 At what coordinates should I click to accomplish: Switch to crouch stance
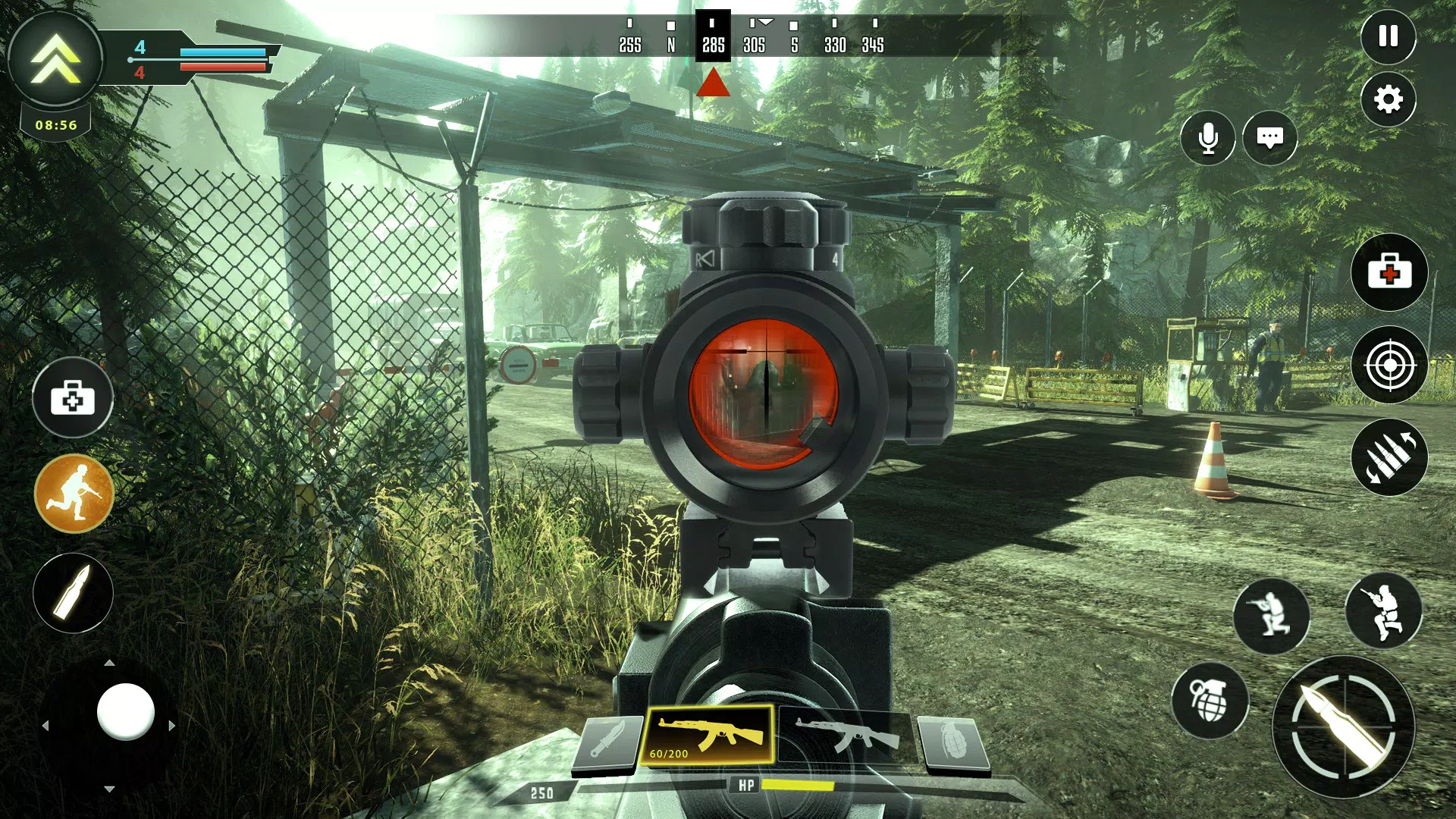coord(1271,616)
